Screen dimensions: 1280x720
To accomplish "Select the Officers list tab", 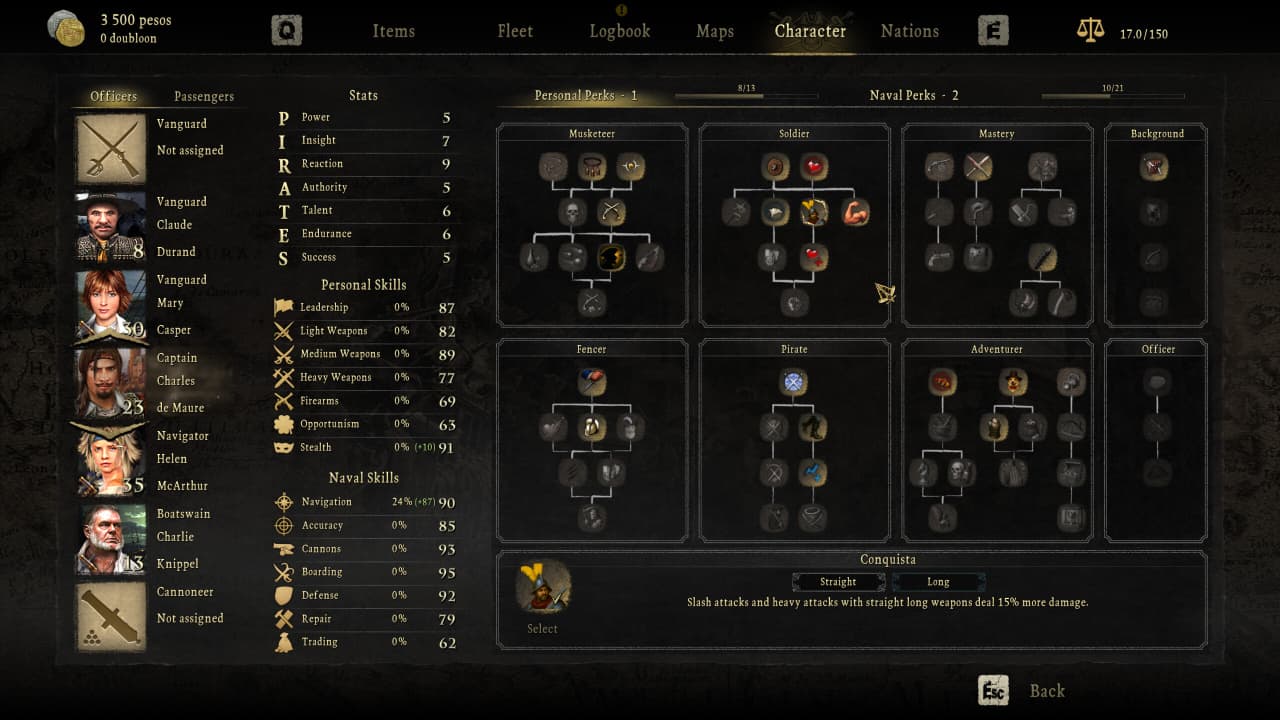I will click(x=114, y=96).
